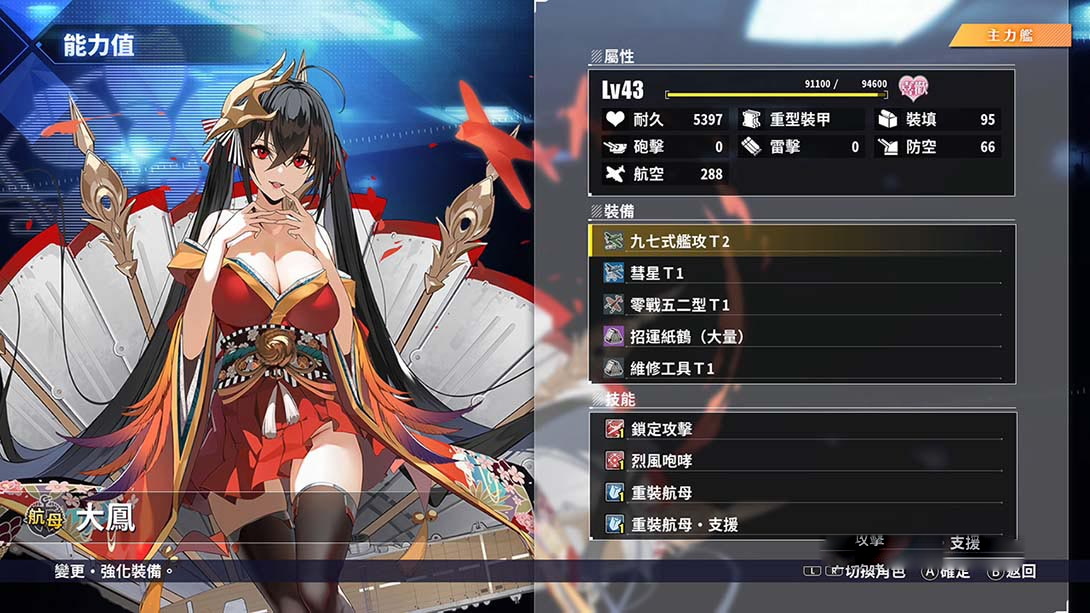Select the 九七式艦攻 T2 equipment row
Viewport: 1090px width, 613px height.
click(x=800, y=241)
